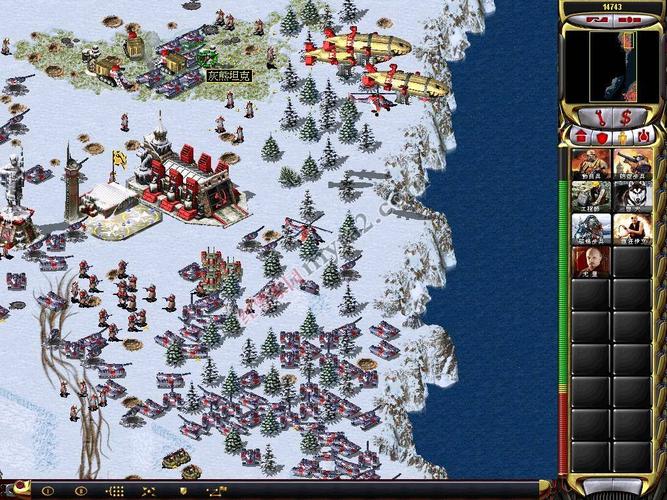
Task: Activate the wrench repair button
Action: [x=599, y=118]
